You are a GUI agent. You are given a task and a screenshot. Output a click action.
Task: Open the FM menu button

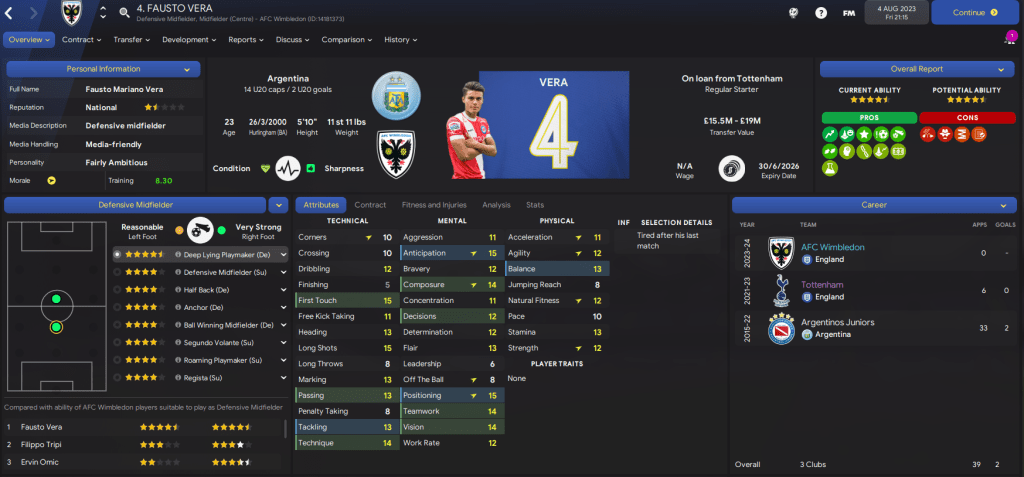[849, 13]
